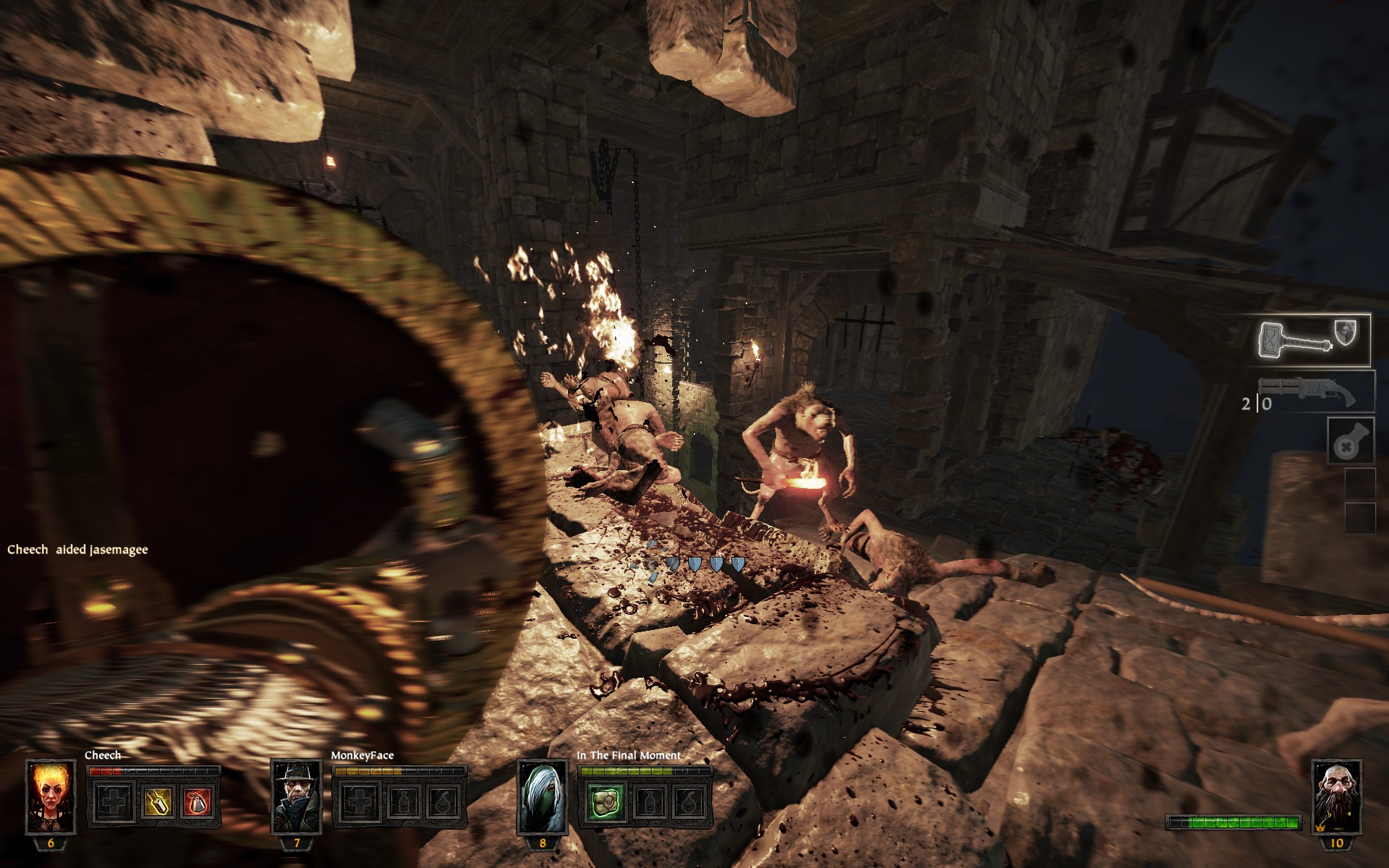Click MonkeyFace's witch hunter portrait
This screenshot has width=1389, height=868.
click(x=297, y=796)
